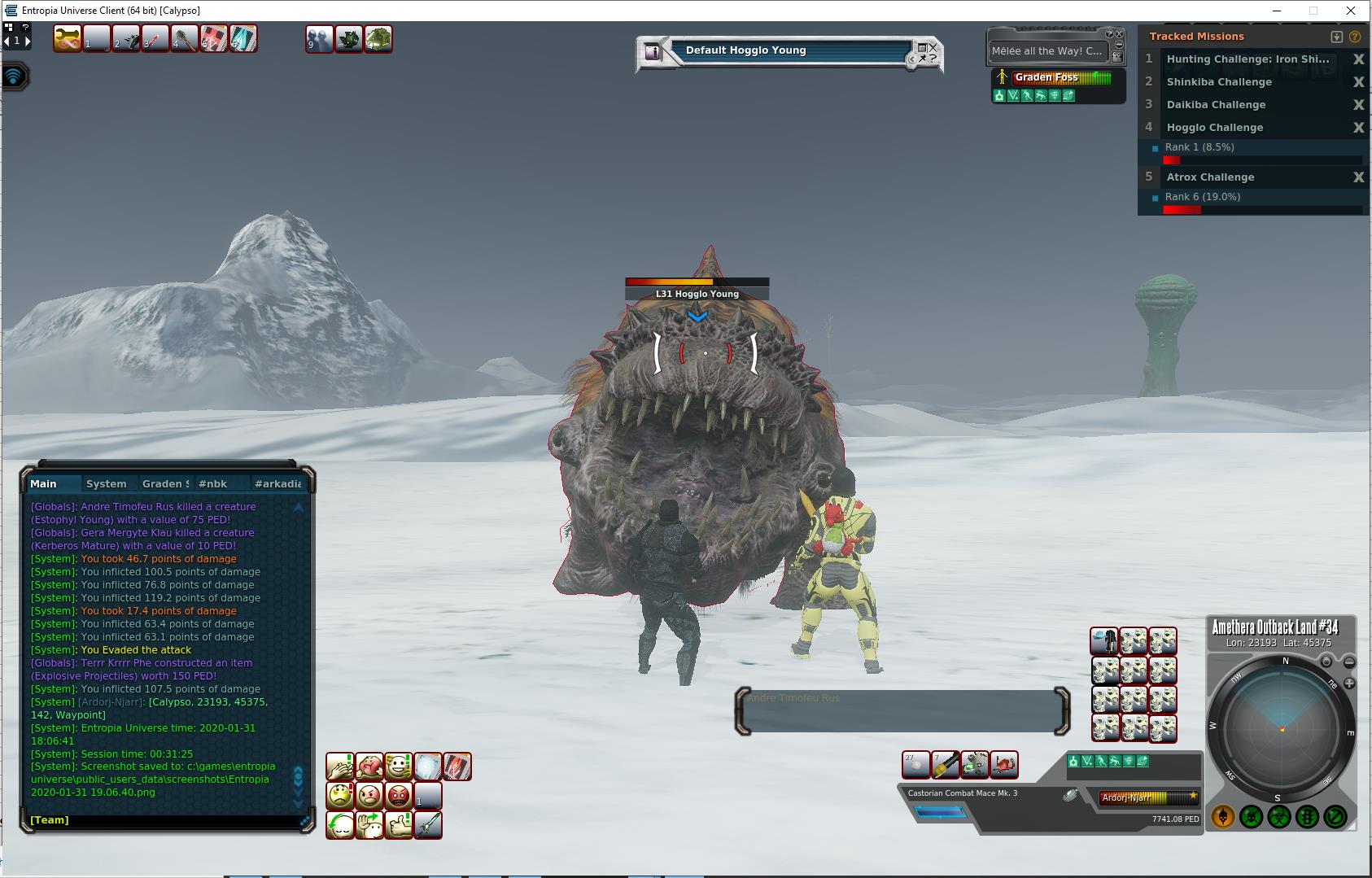Activate the wrench and infinity hotbar icon
The image size is (1372, 878).
tap(68, 39)
